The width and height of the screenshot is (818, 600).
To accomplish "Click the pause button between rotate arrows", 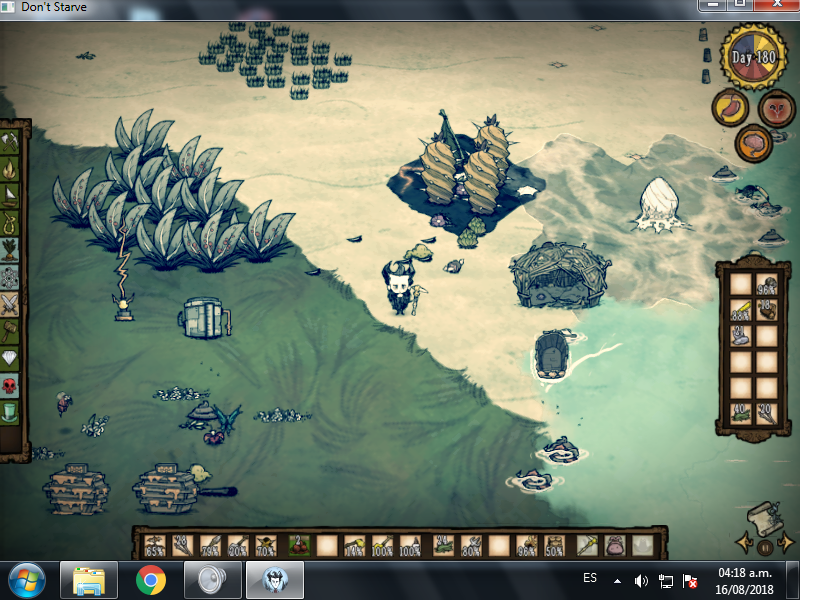I will (x=765, y=547).
